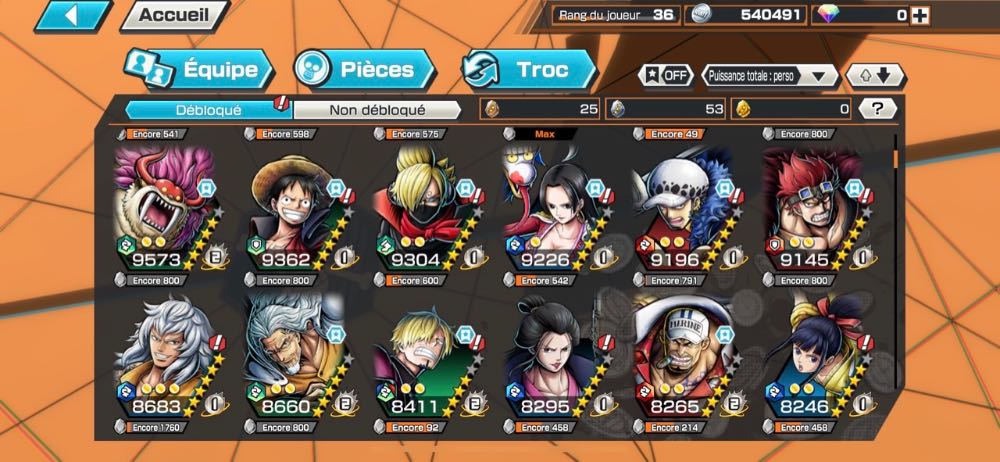Screen dimensions: 1000x462
Task: Add gems with the plus button
Action: [x=920, y=15]
